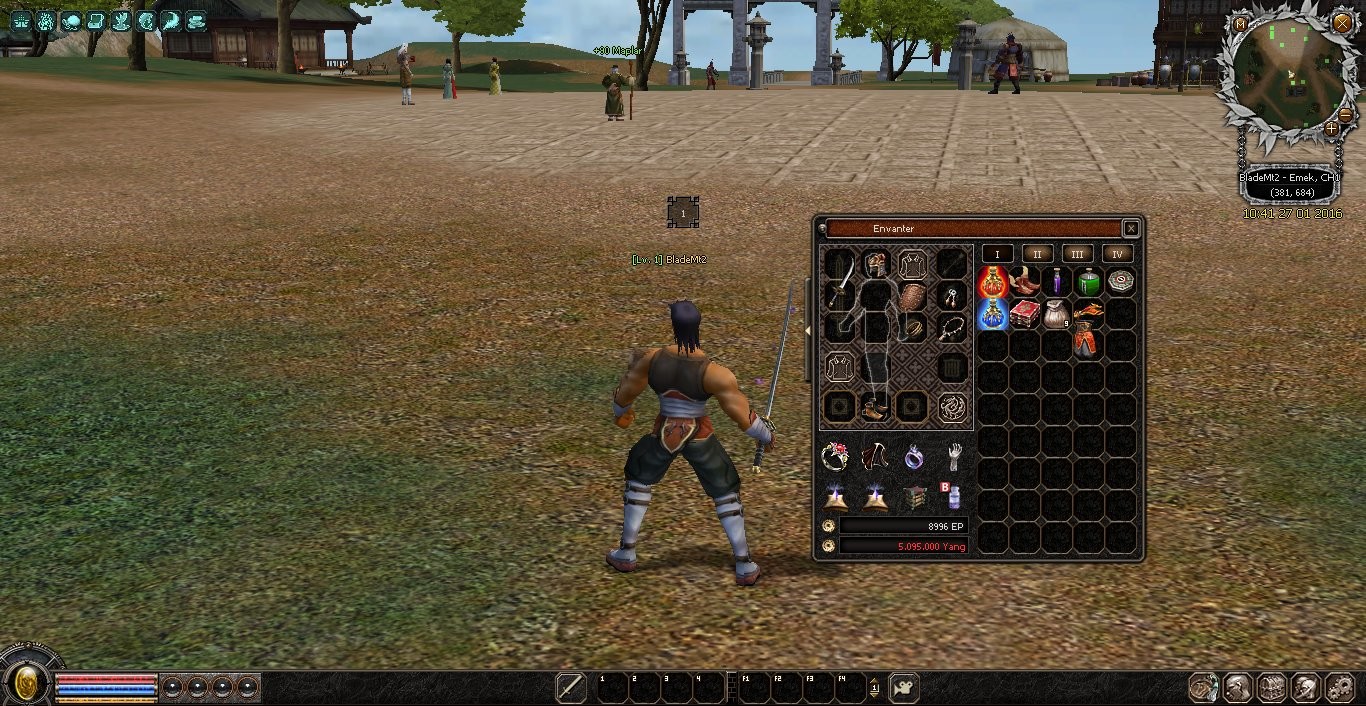Select the blue potion in the inventory
This screenshot has height=706, width=1366.
[992, 314]
